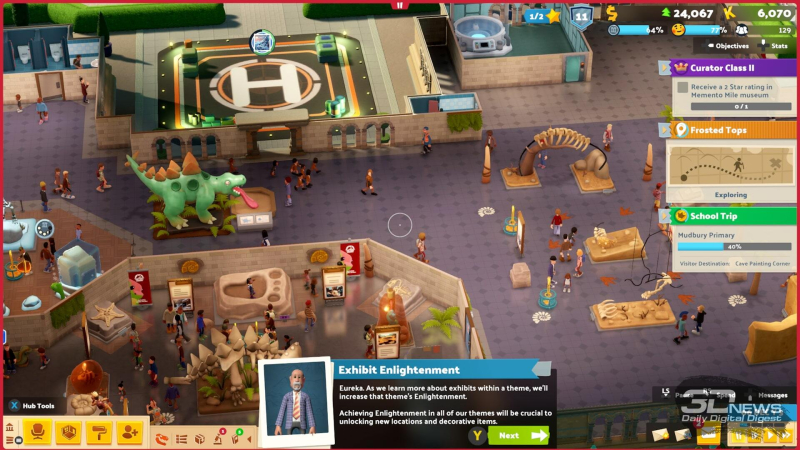
Task: Click the curator level 11 shield
Action: coord(582,15)
